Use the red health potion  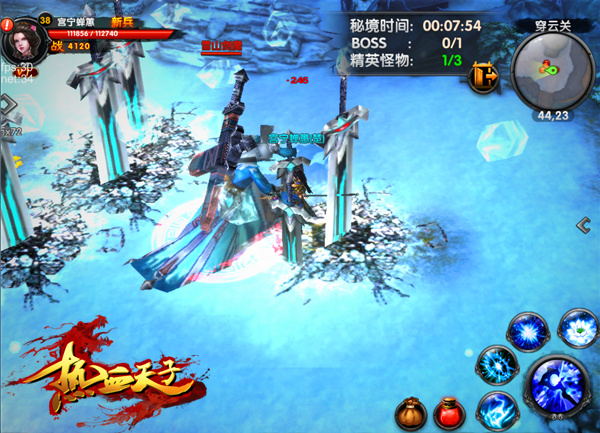point(449,411)
